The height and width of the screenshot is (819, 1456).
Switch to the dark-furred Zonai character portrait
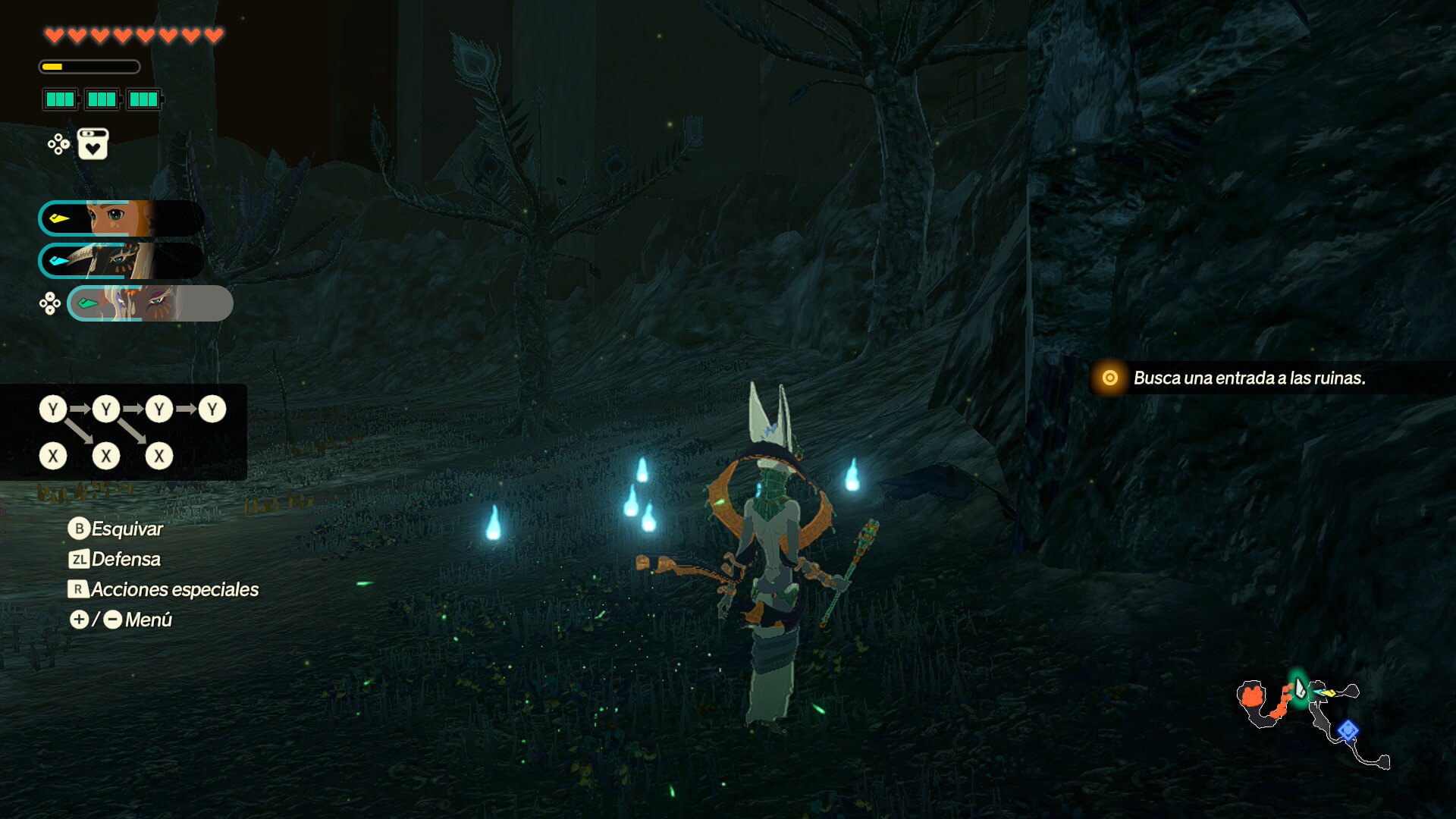(x=121, y=261)
